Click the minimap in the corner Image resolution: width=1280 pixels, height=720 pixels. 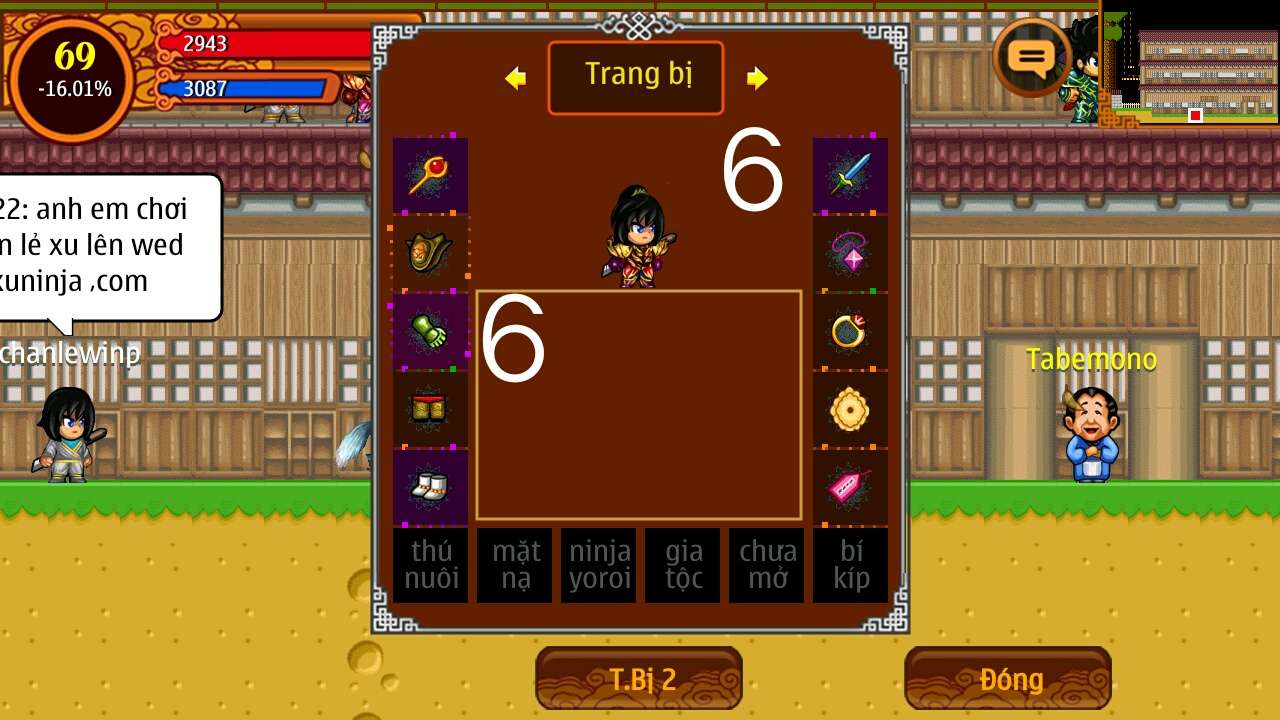coord(1190,65)
